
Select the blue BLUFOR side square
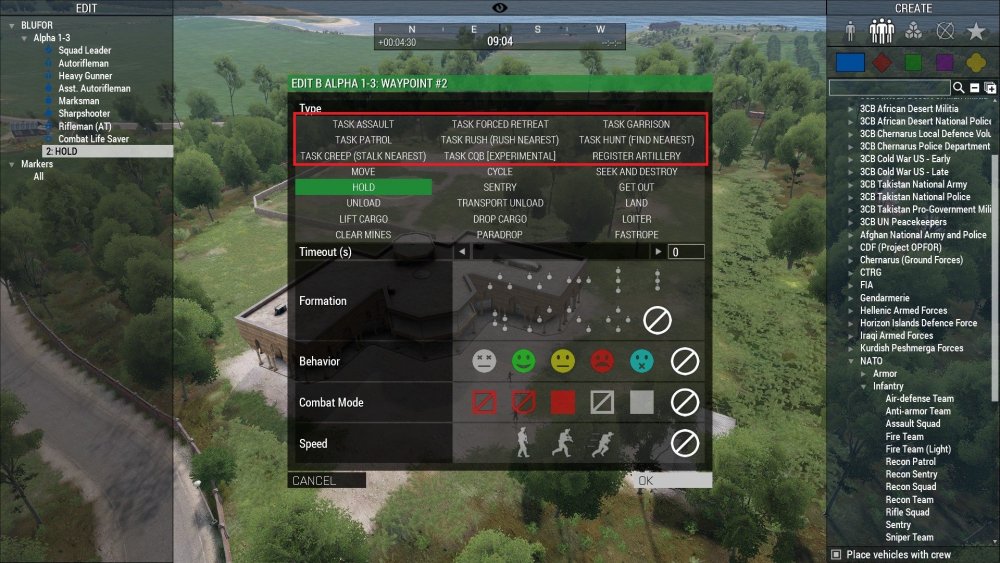[x=850, y=62]
